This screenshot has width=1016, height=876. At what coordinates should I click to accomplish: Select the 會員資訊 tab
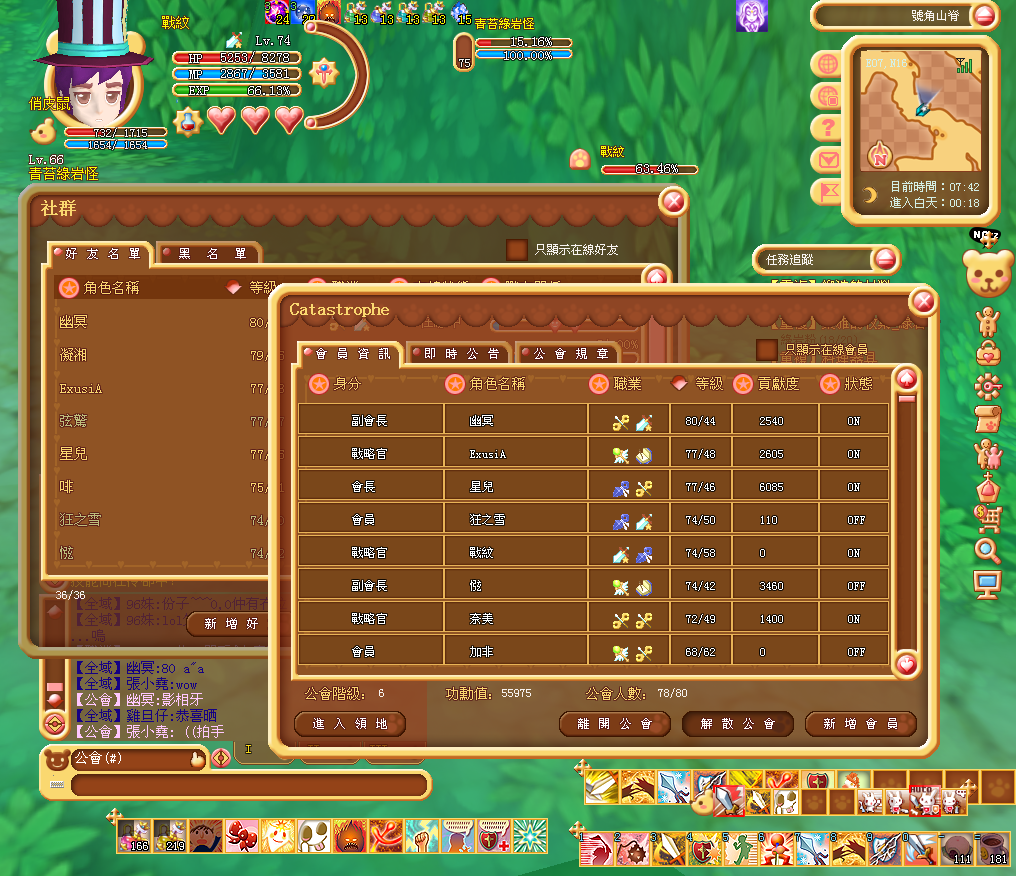(351, 354)
